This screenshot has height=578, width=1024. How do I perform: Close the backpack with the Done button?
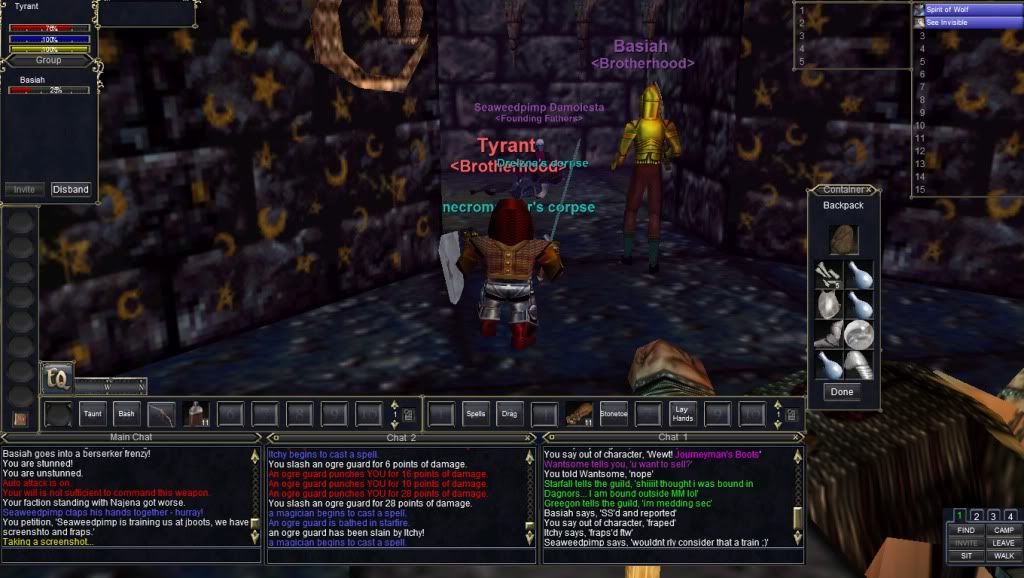pos(842,392)
